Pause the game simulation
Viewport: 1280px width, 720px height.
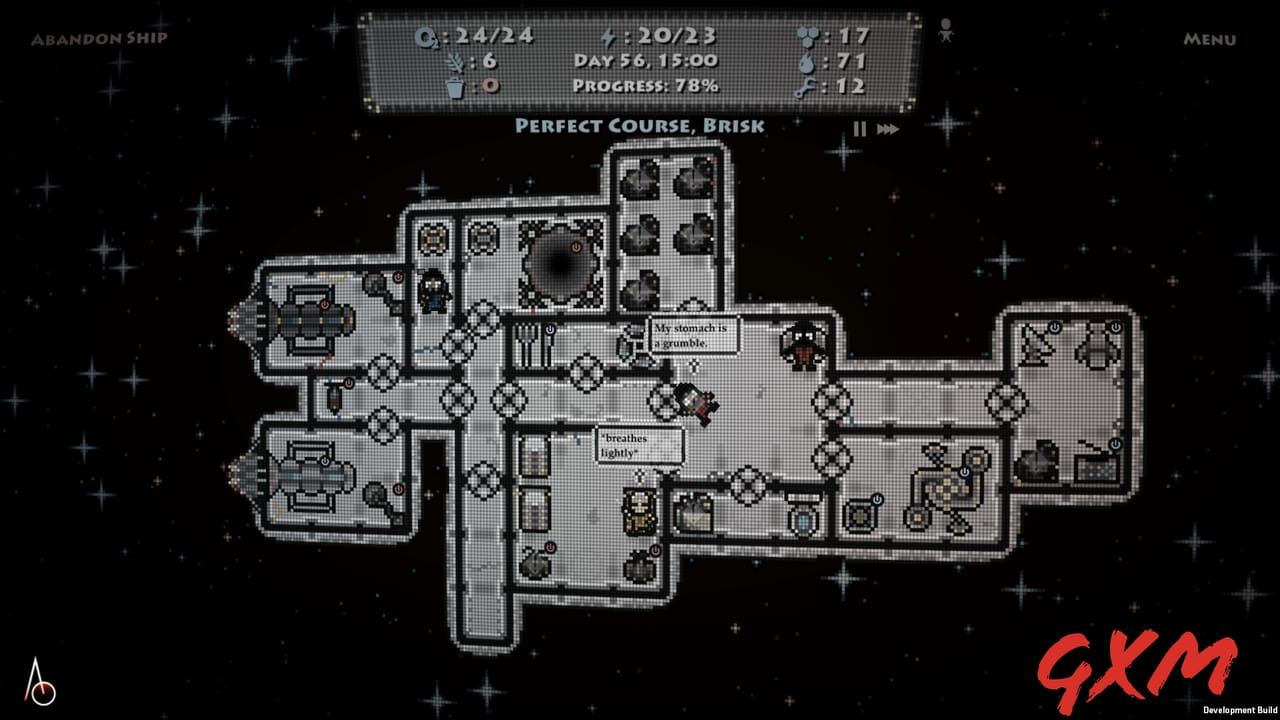pyautogui.click(x=858, y=128)
